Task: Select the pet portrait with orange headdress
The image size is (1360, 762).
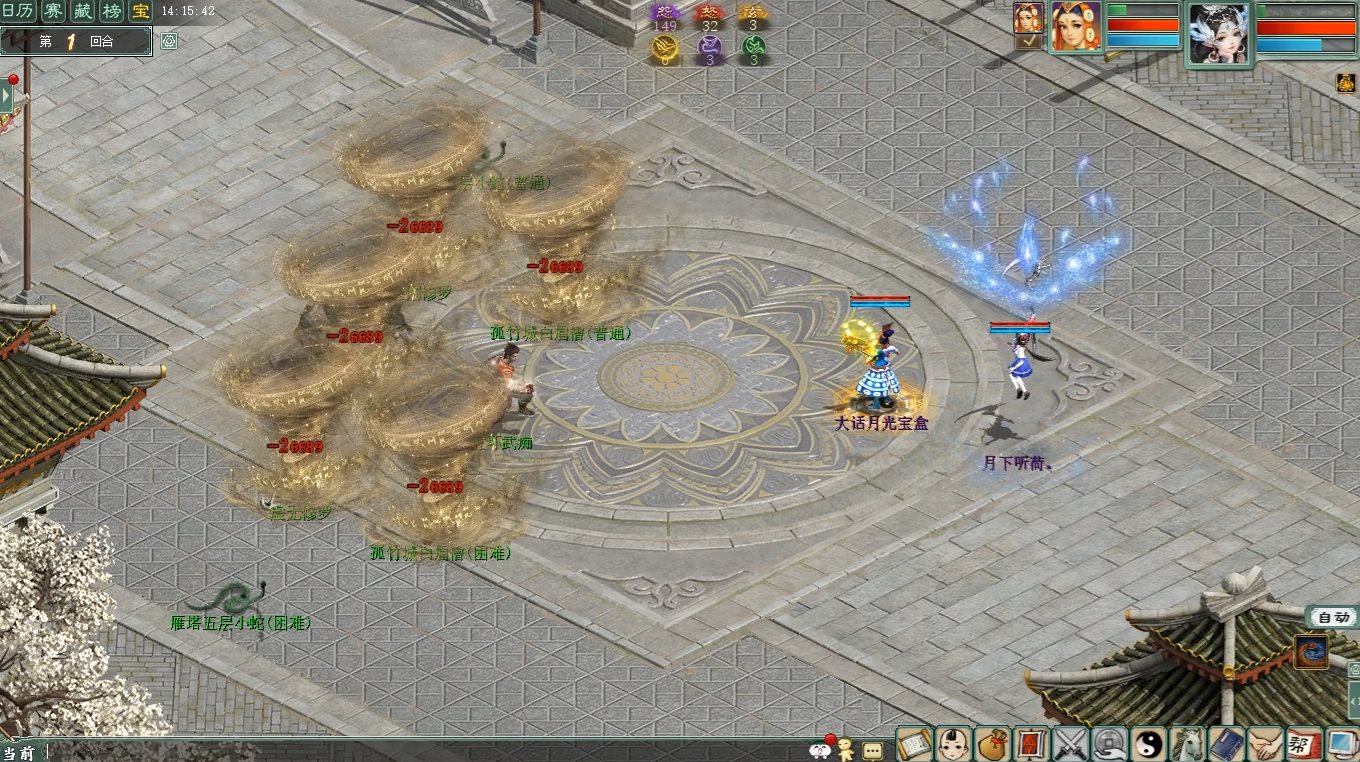Action: point(1076,26)
